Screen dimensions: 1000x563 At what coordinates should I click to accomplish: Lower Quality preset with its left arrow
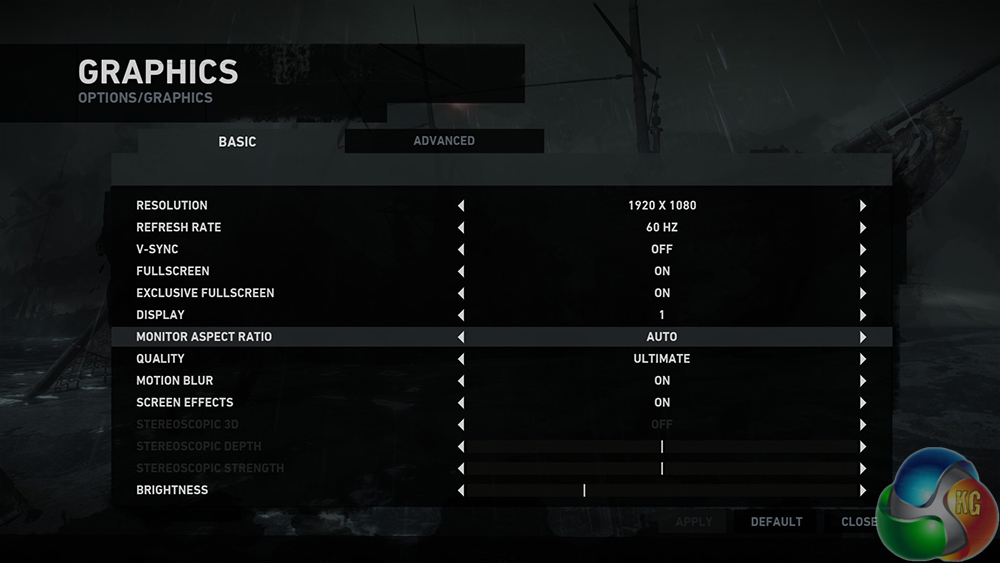coord(461,359)
